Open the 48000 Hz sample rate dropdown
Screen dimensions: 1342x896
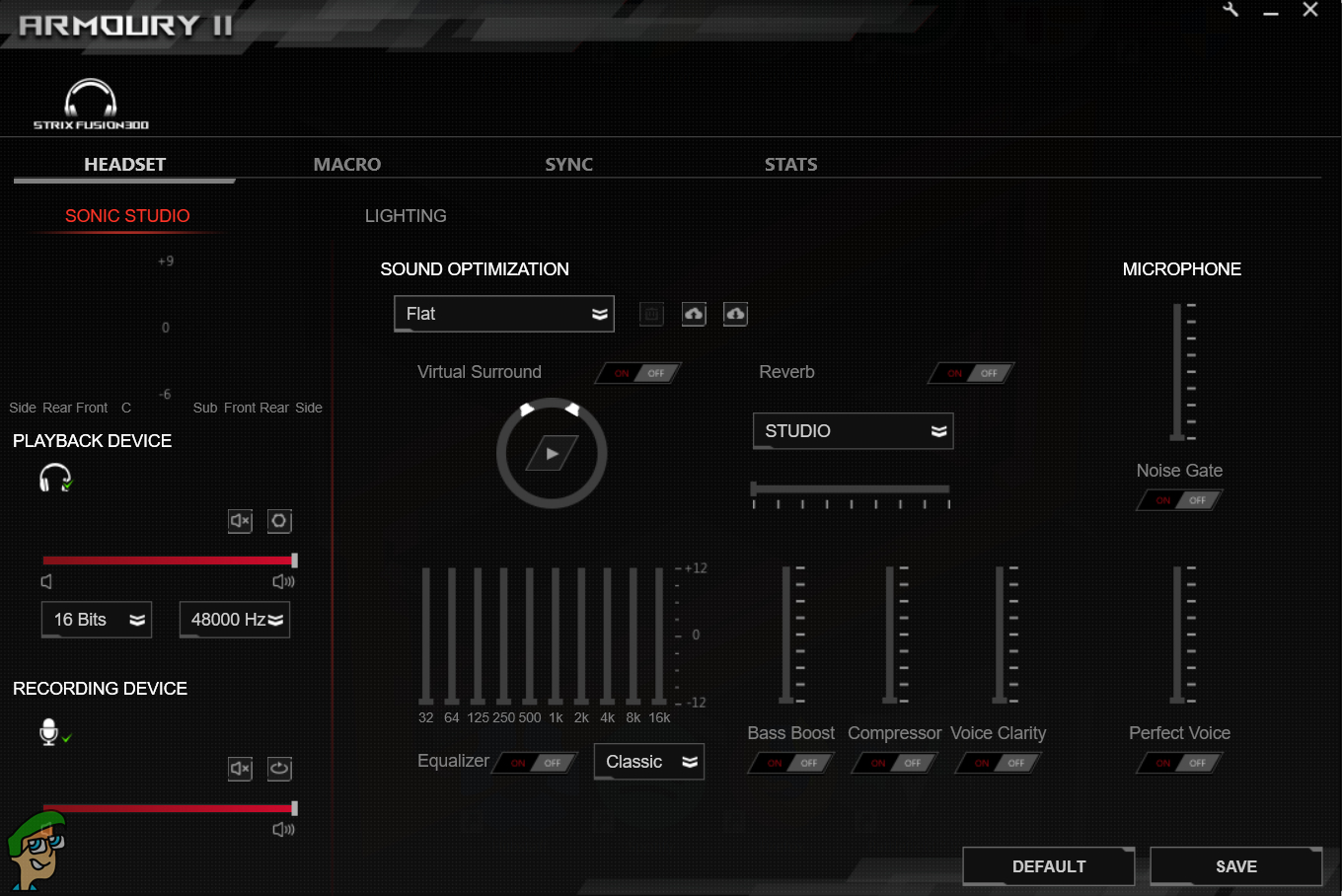[x=235, y=620]
